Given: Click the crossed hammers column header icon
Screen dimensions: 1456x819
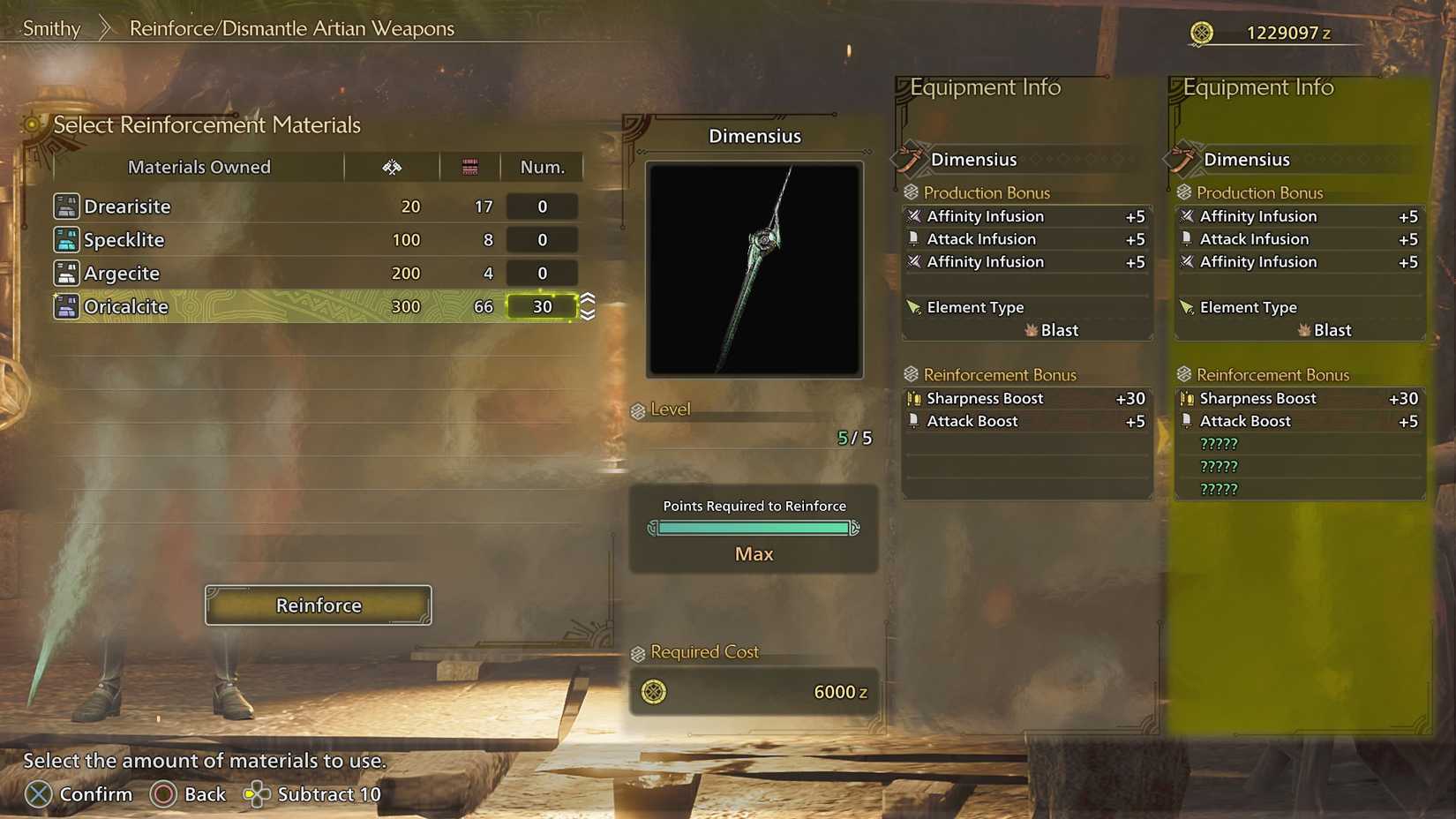Looking at the screenshot, I should [x=392, y=166].
